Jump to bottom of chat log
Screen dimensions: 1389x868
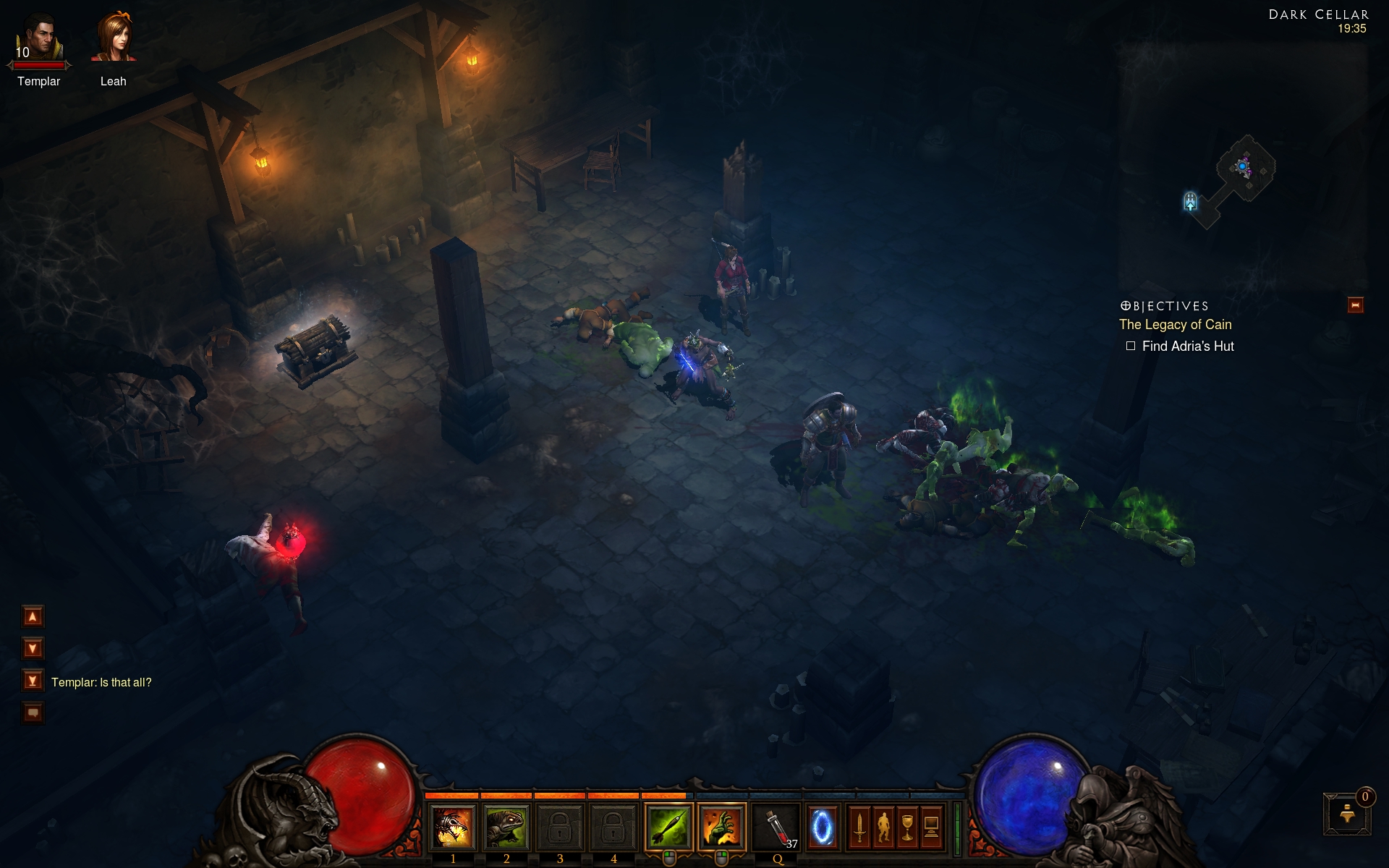[33, 681]
